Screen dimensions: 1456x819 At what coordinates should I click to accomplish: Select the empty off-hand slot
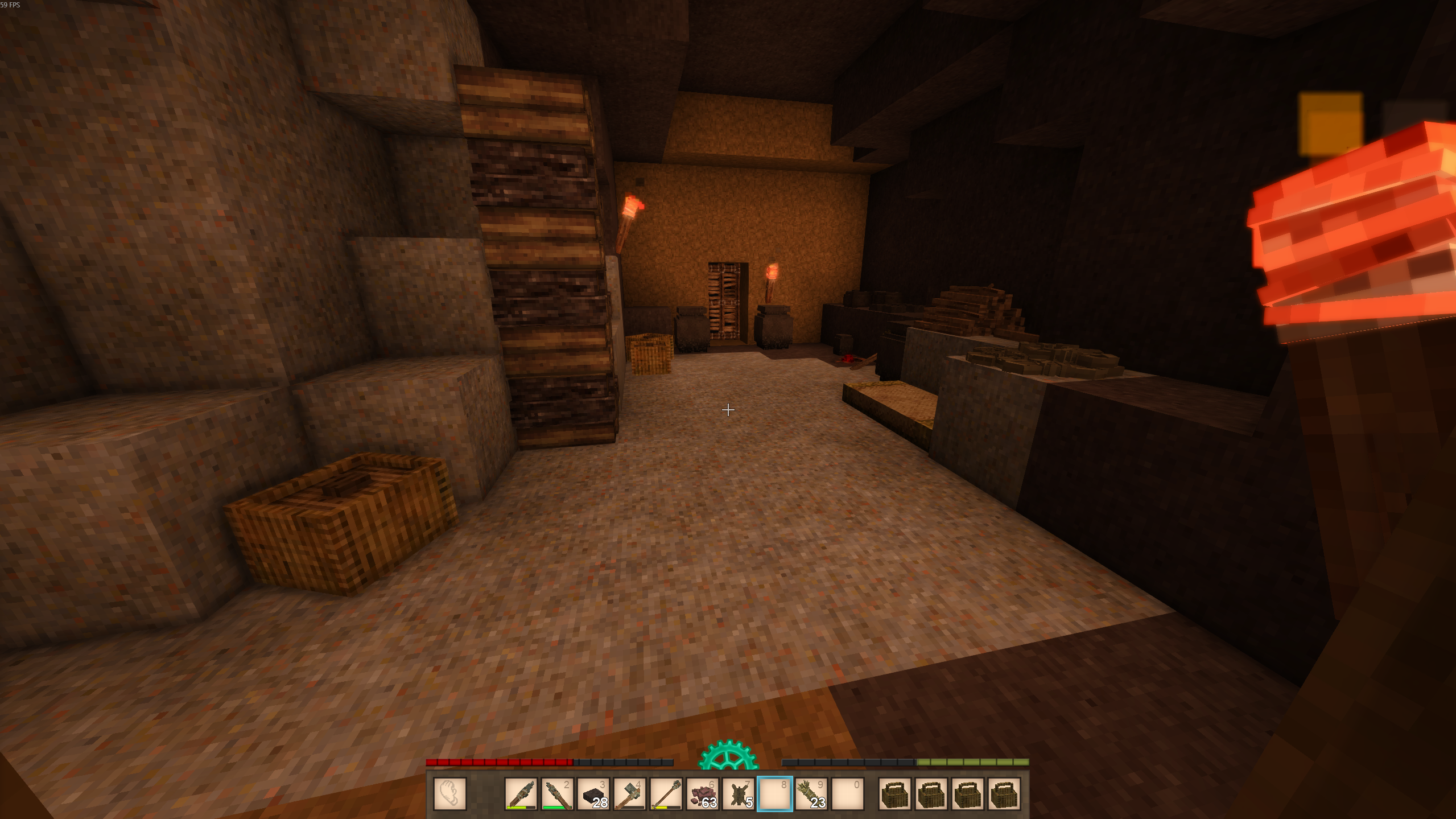point(450,793)
